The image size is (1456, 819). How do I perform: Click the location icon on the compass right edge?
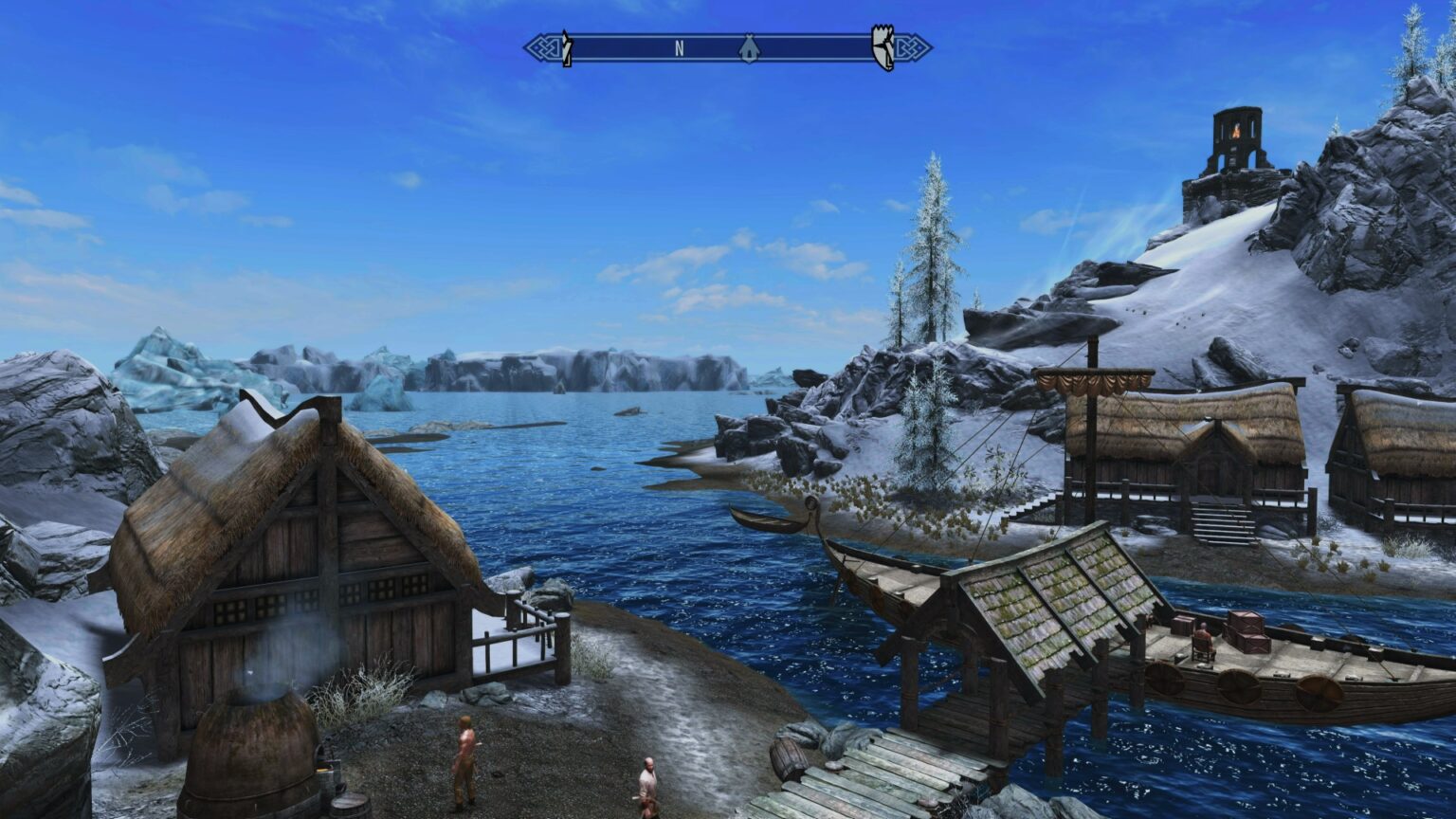tap(882, 45)
